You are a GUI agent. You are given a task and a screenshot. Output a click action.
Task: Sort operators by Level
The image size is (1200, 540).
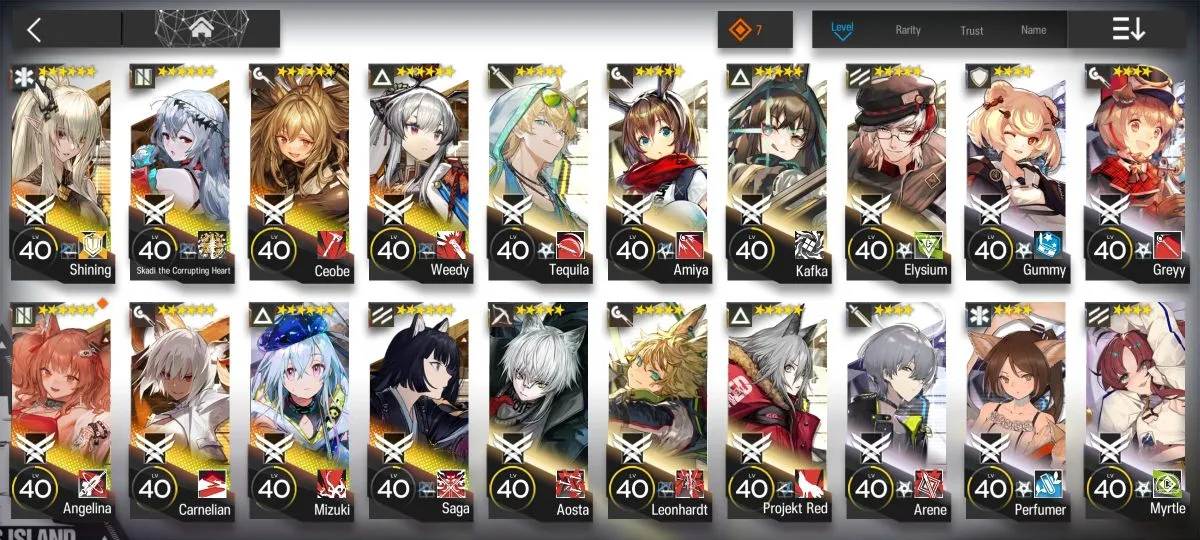(x=843, y=30)
